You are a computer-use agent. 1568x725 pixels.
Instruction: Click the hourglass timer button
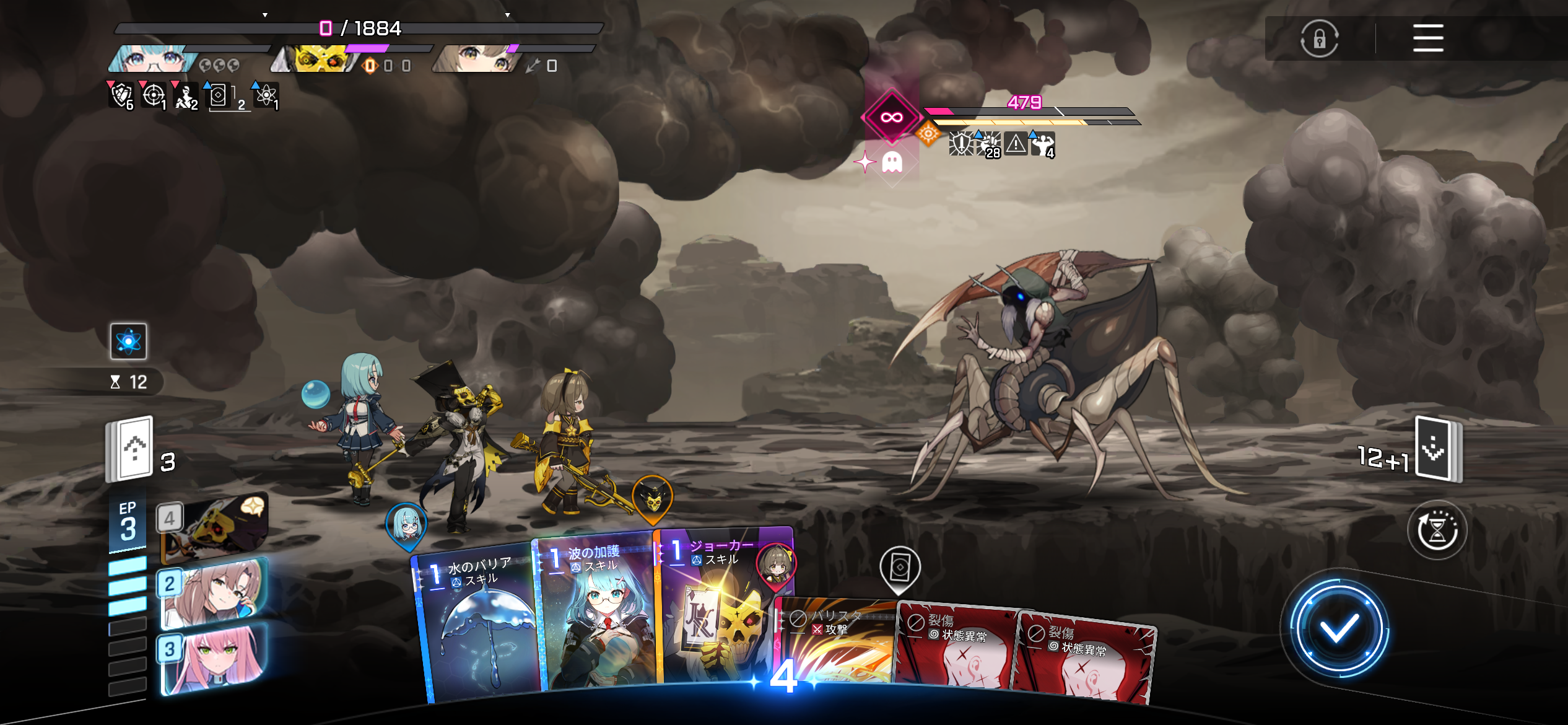[1437, 530]
